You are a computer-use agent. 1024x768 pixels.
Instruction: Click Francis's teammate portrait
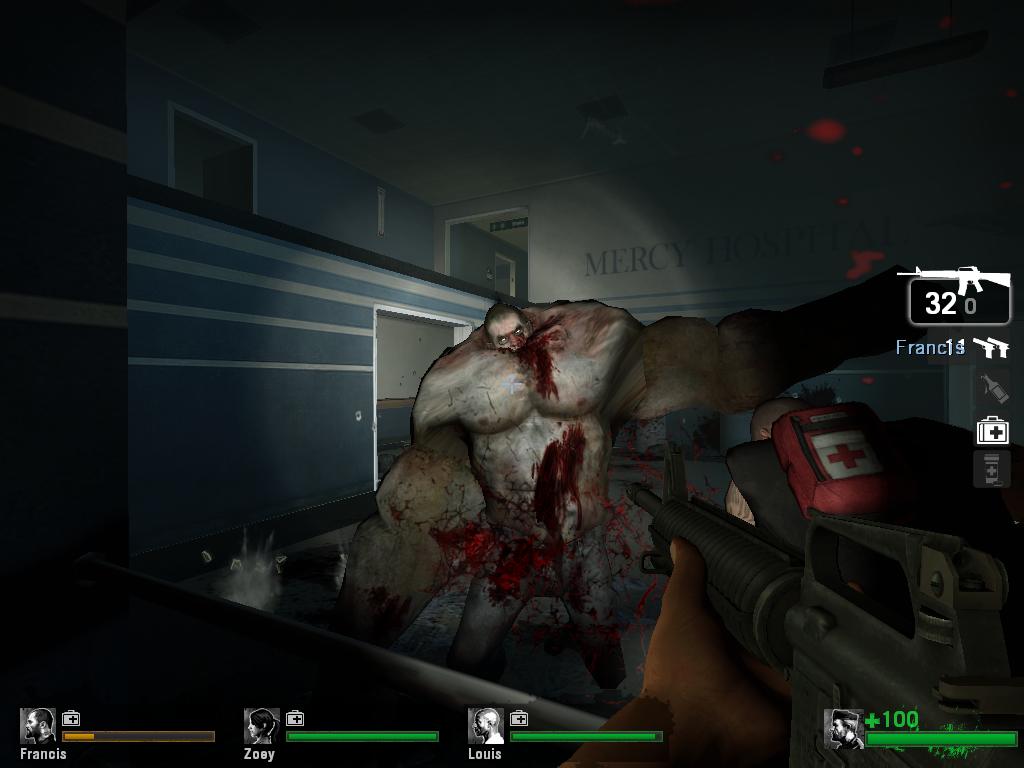point(39,726)
